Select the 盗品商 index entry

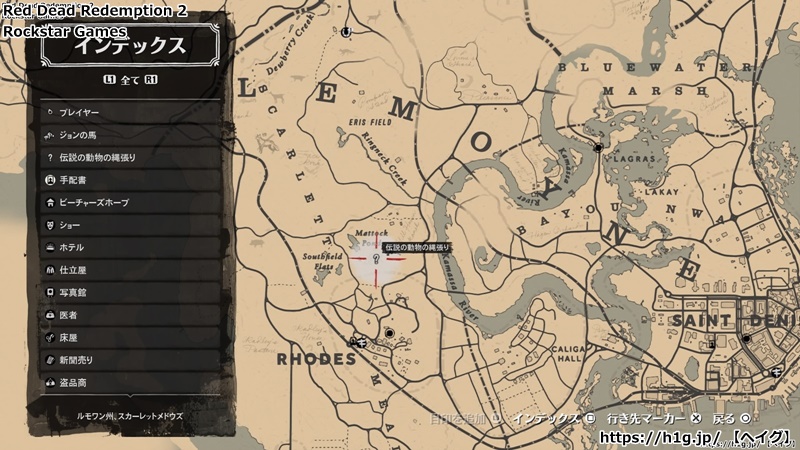click(x=130, y=383)
